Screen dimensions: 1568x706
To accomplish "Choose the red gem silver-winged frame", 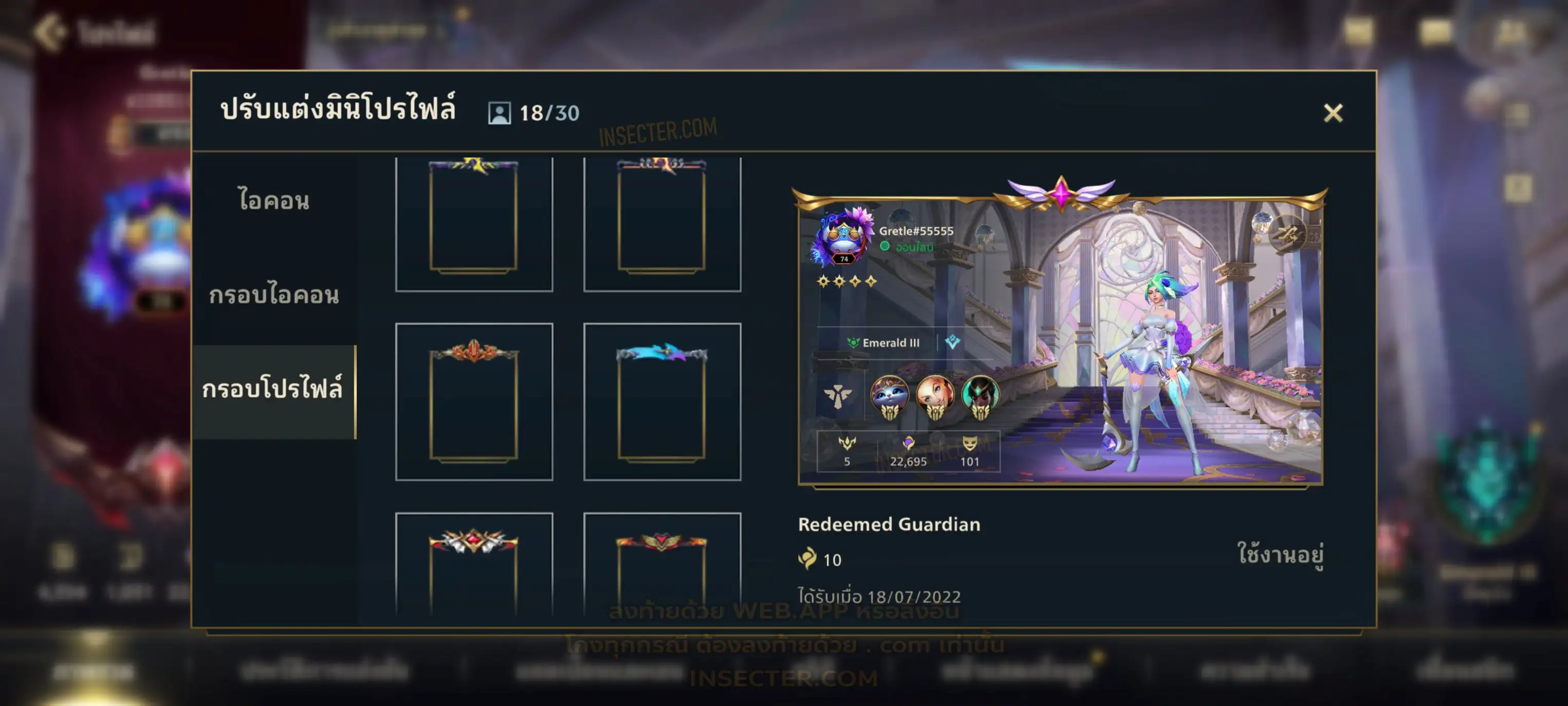I will point(473,567).
